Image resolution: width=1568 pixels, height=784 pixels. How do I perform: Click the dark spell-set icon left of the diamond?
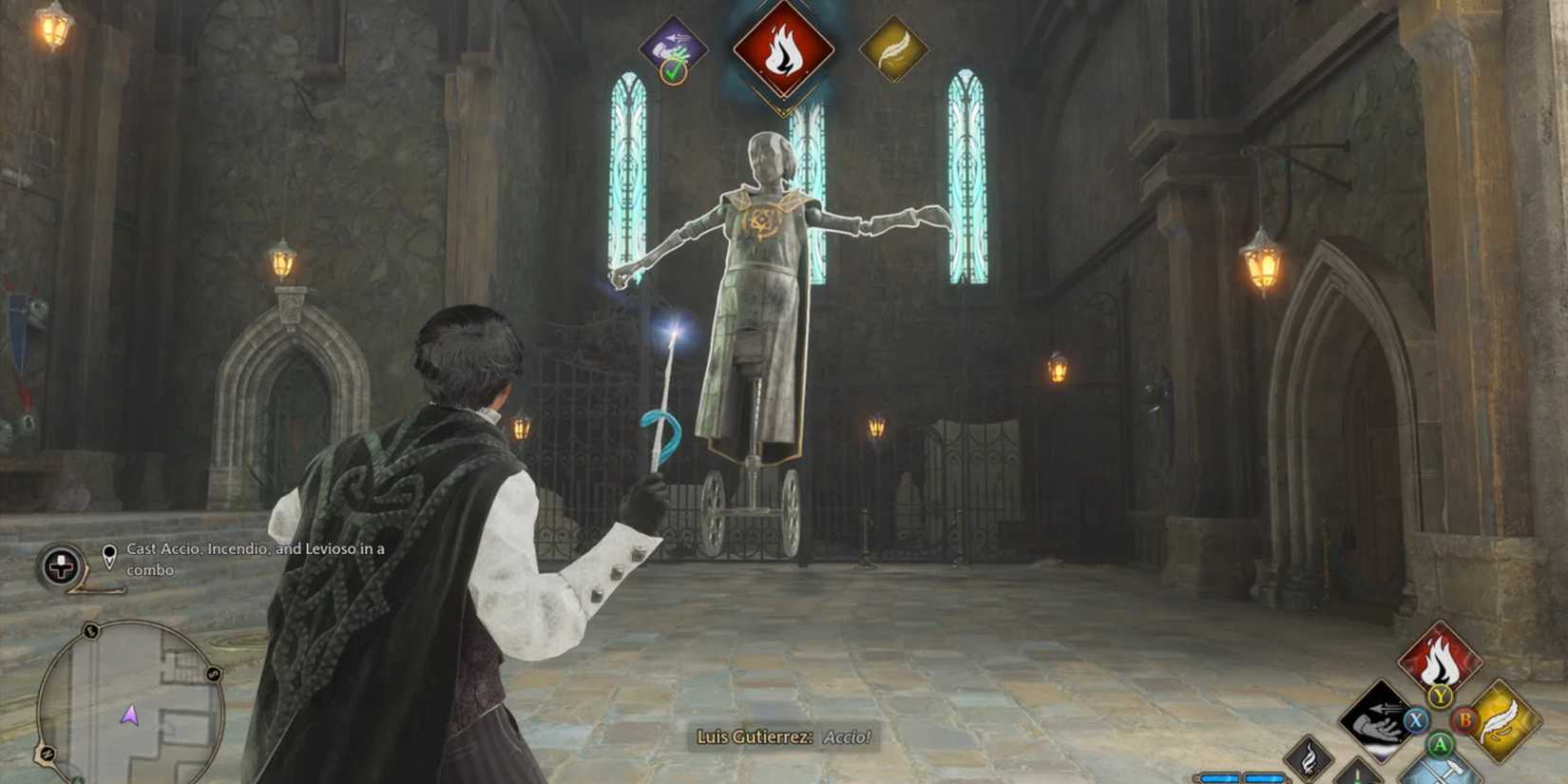tap(1309, 758)
